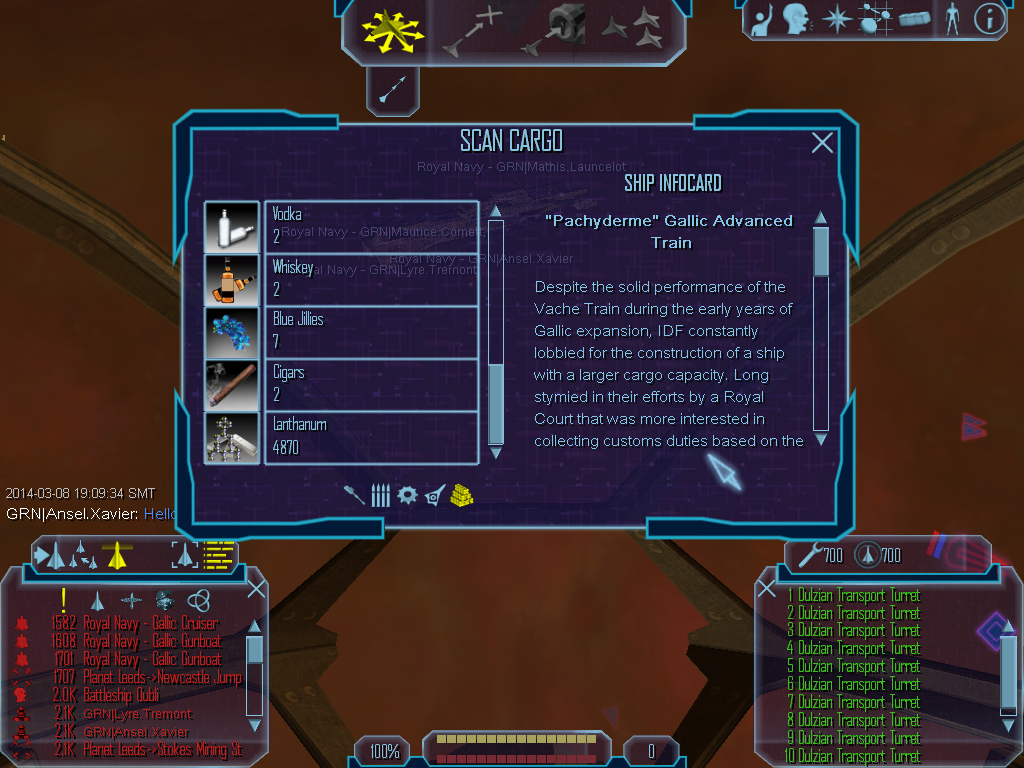Select the Cigars cargo item
1024x768 pixels.
(372, 384)
